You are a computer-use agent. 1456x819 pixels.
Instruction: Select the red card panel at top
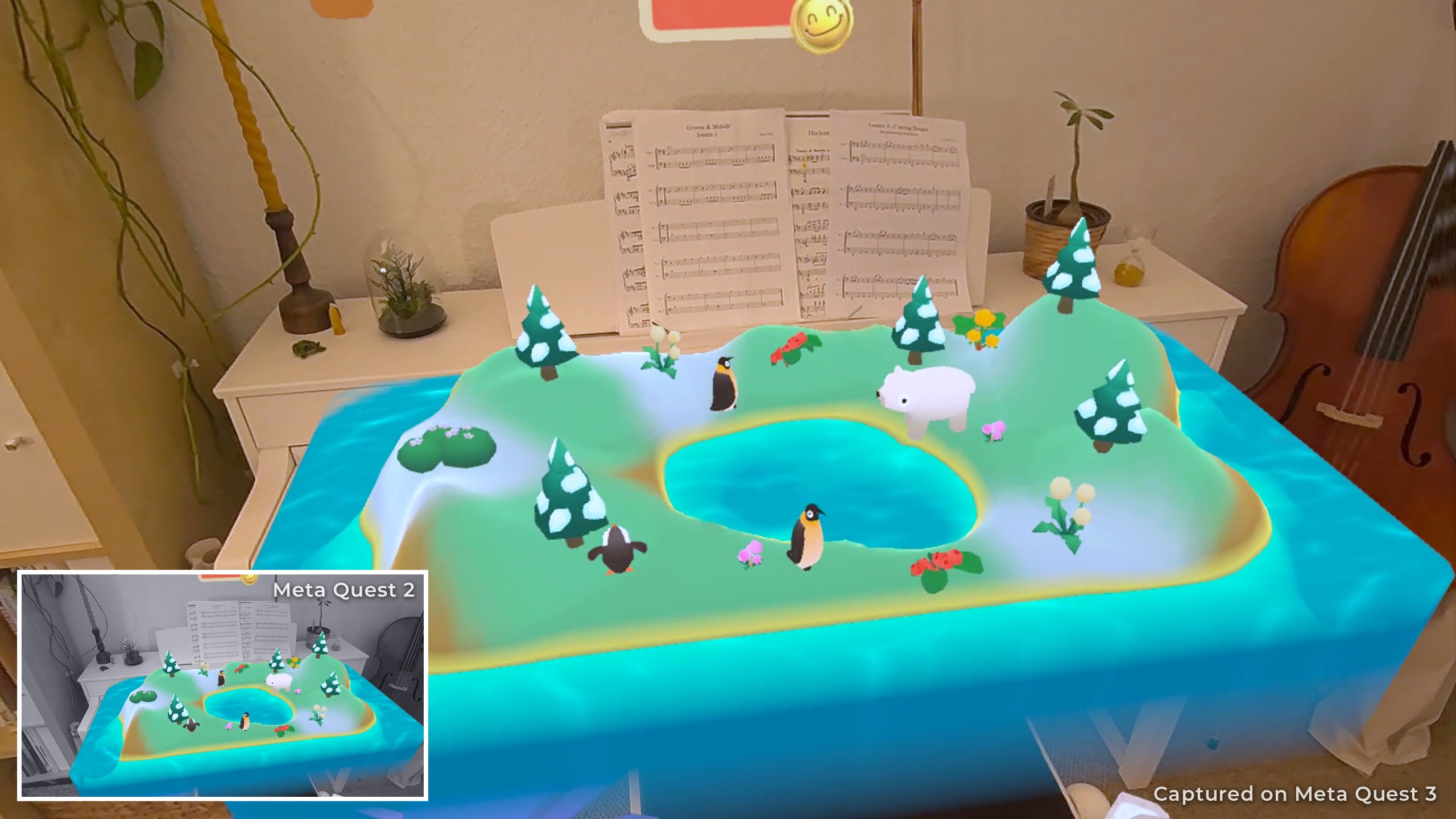[718, 17]
